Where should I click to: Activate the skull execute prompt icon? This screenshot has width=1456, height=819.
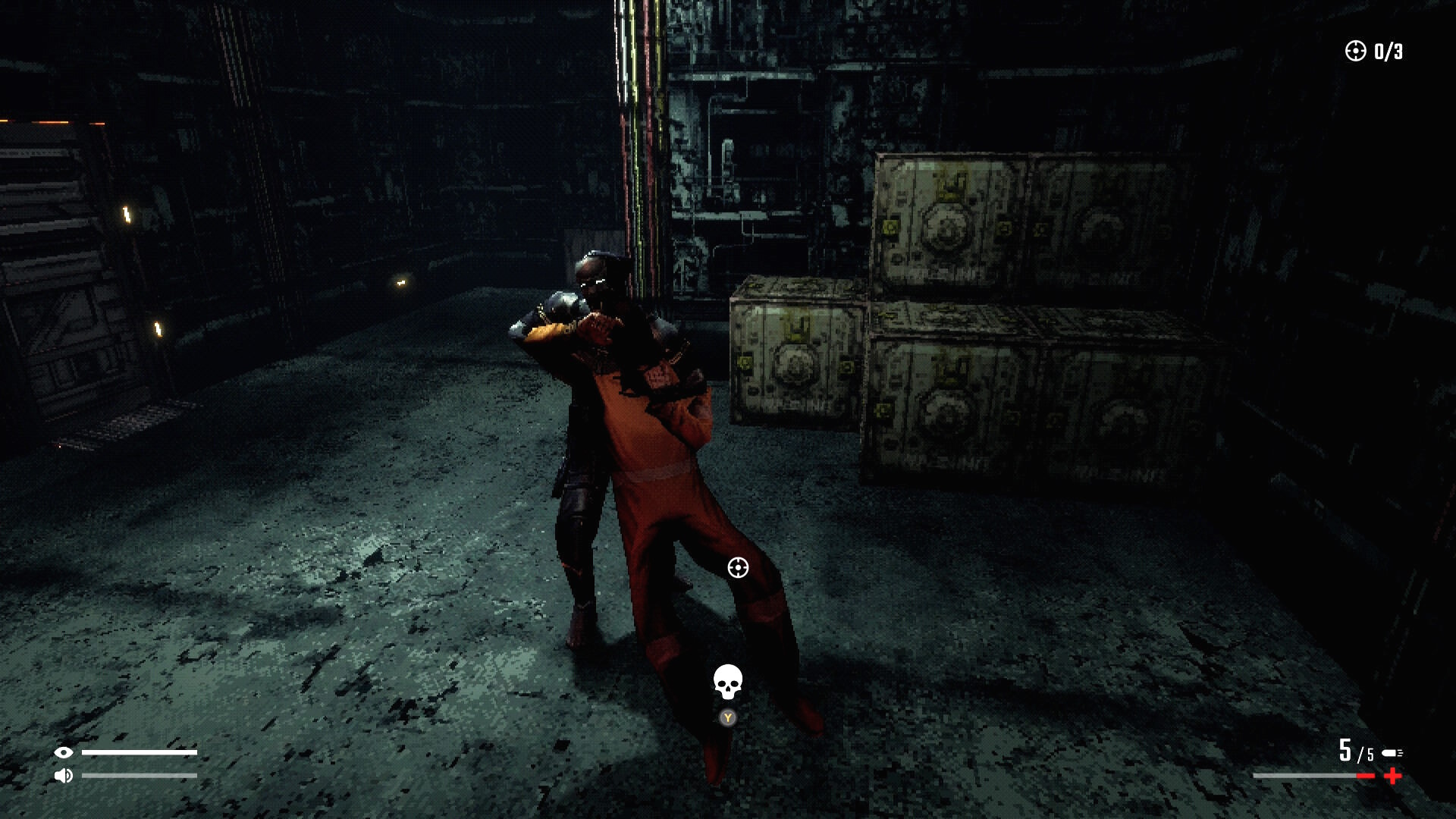[x=727, y=682]
